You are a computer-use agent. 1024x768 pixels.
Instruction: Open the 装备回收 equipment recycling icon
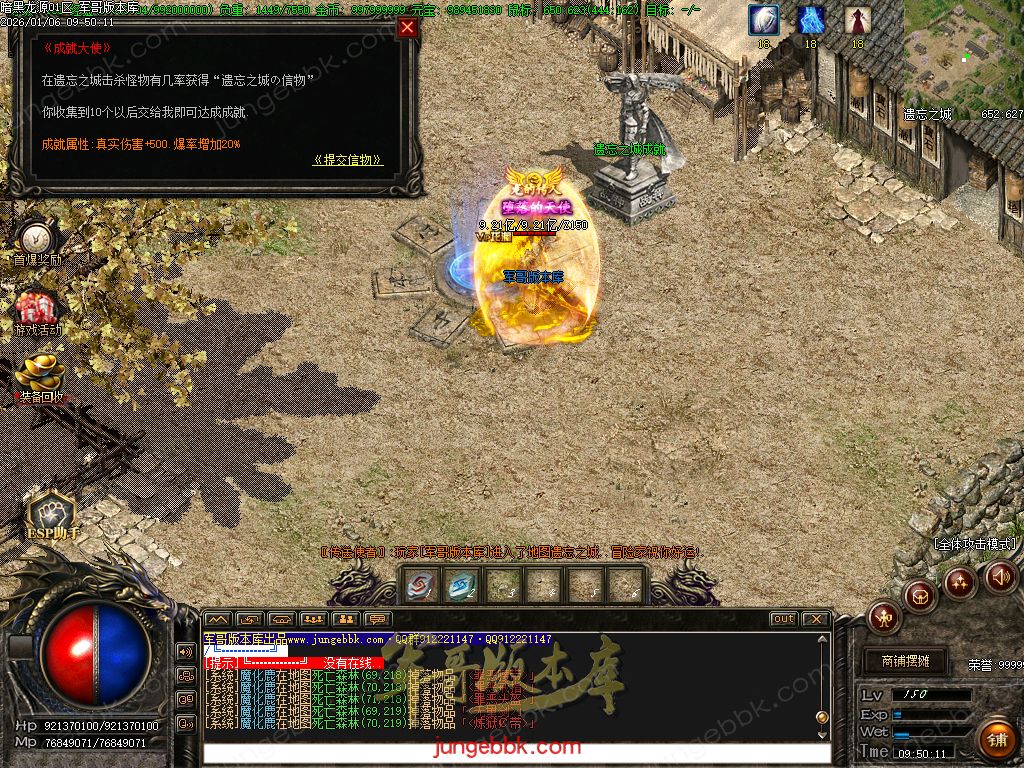(39, 377)
